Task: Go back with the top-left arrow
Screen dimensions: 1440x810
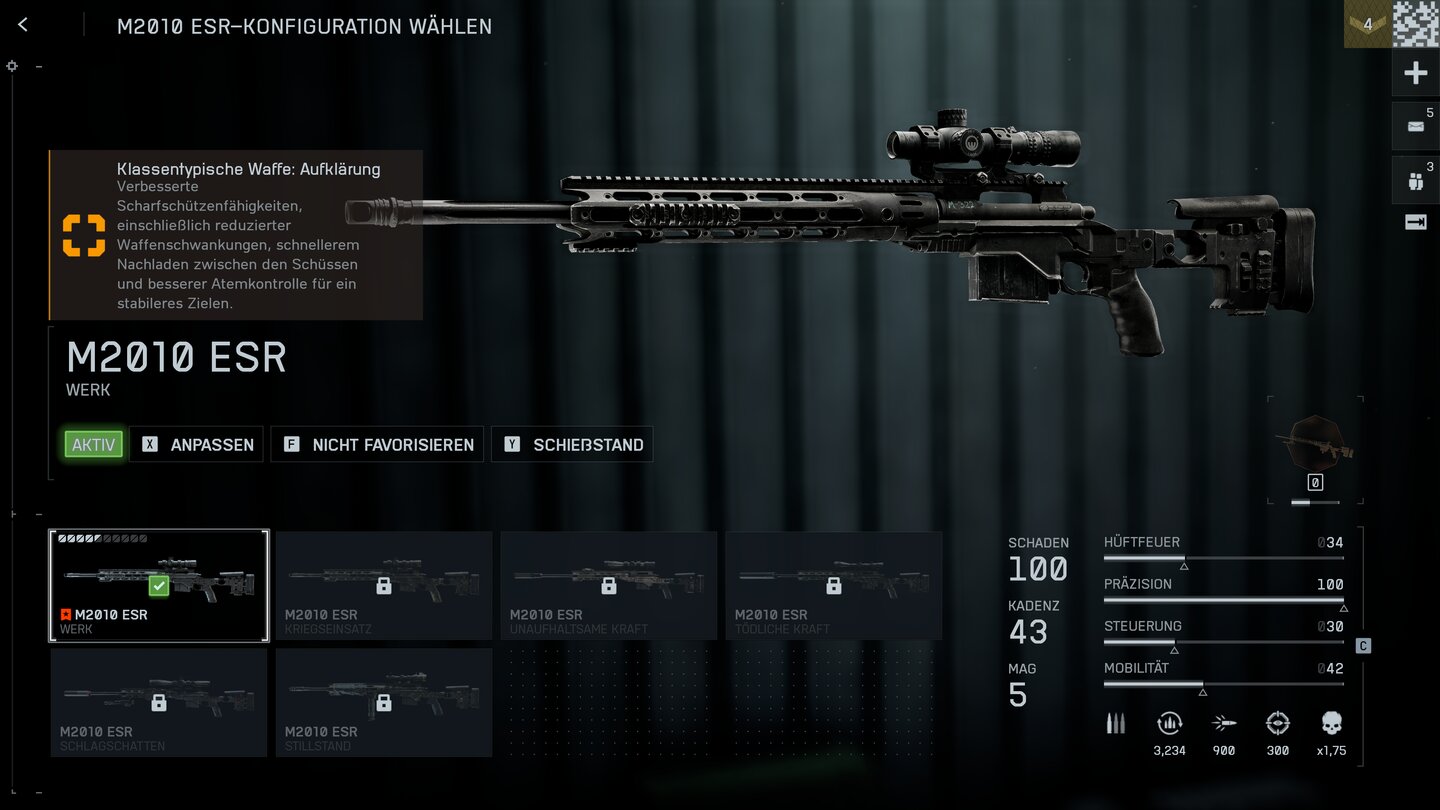Action: coord(23,25)
